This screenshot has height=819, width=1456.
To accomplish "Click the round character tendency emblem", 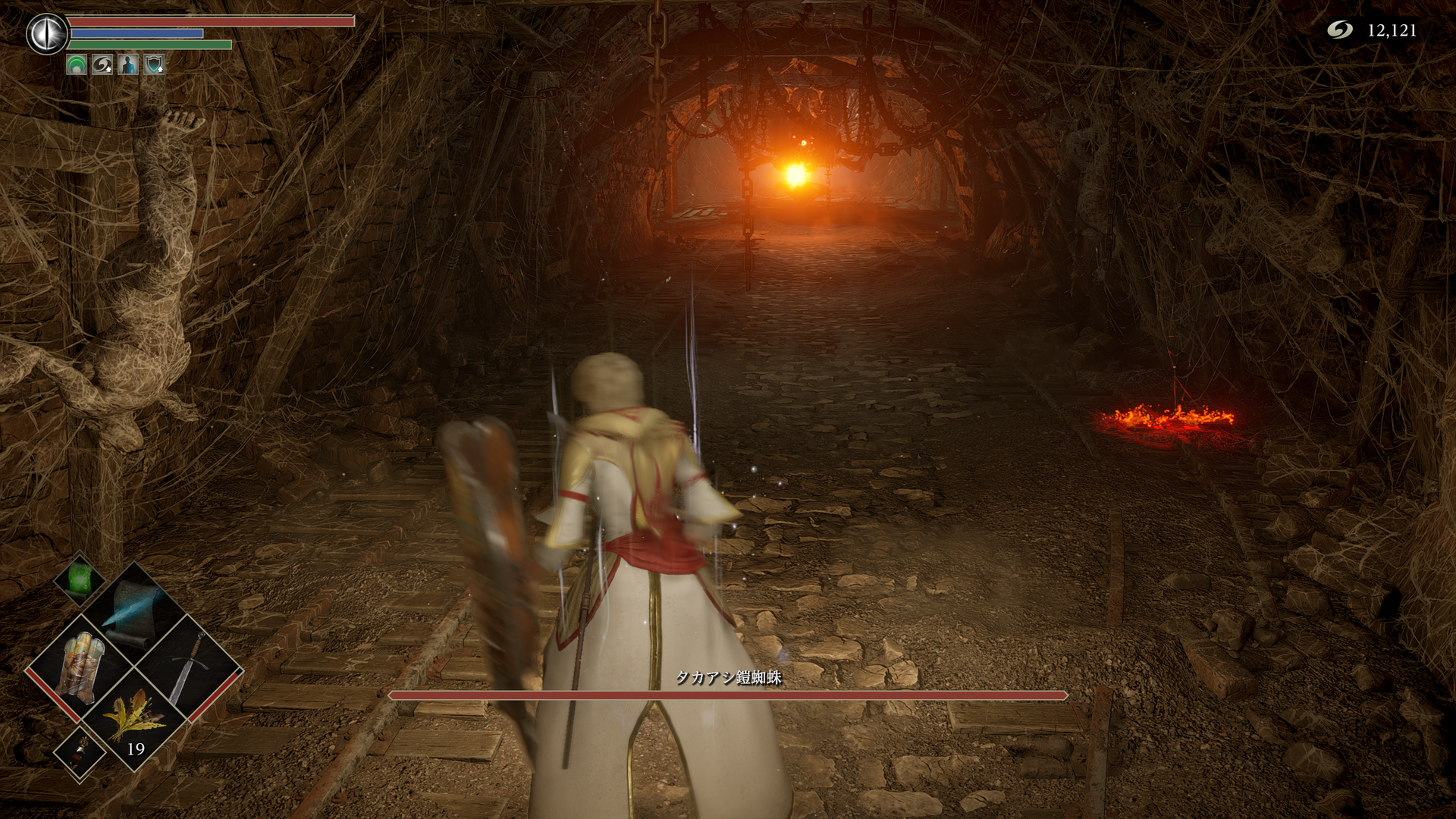I will (x=47, y=34).
